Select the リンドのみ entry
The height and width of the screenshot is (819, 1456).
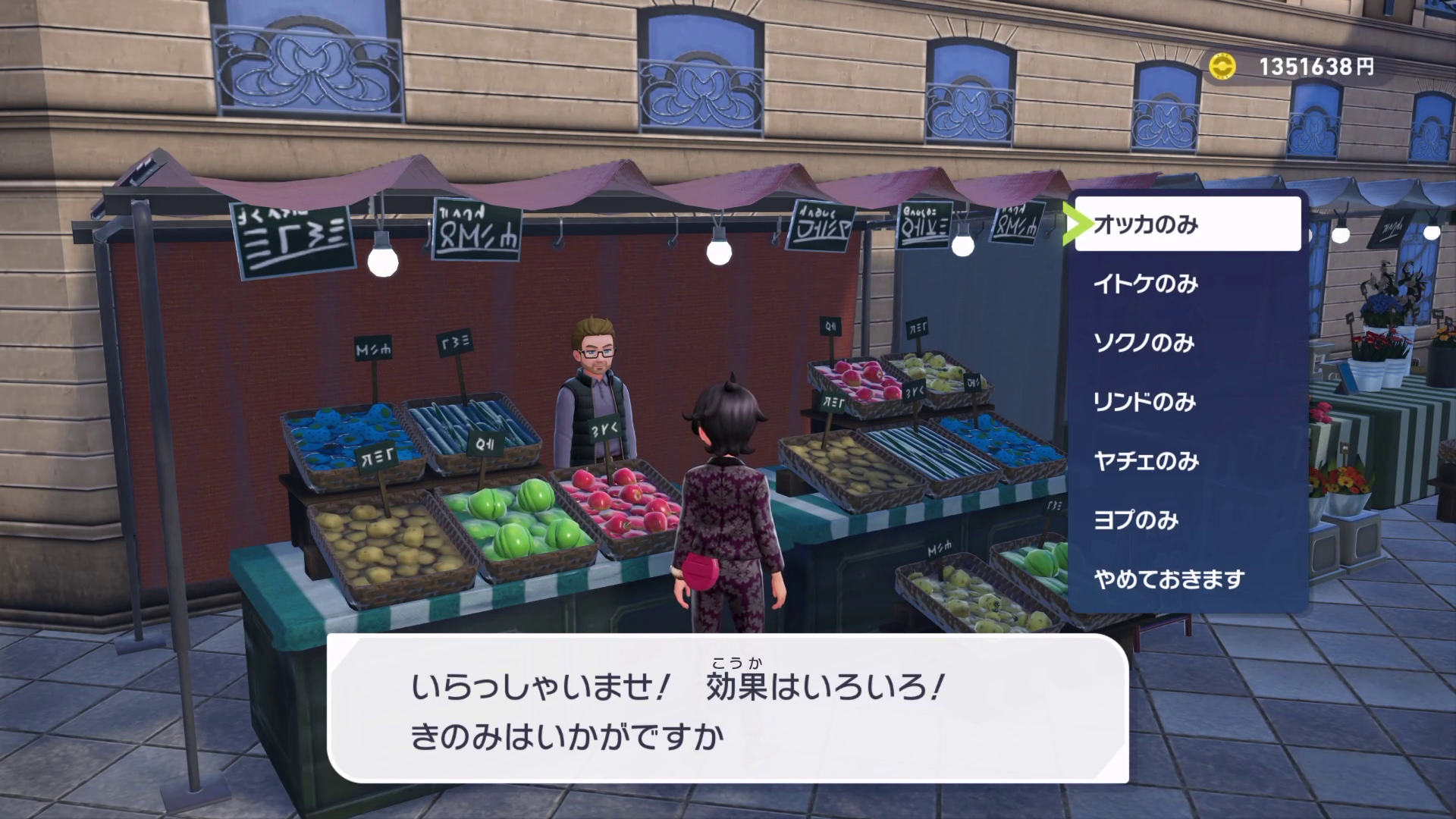pos(1187,402)
